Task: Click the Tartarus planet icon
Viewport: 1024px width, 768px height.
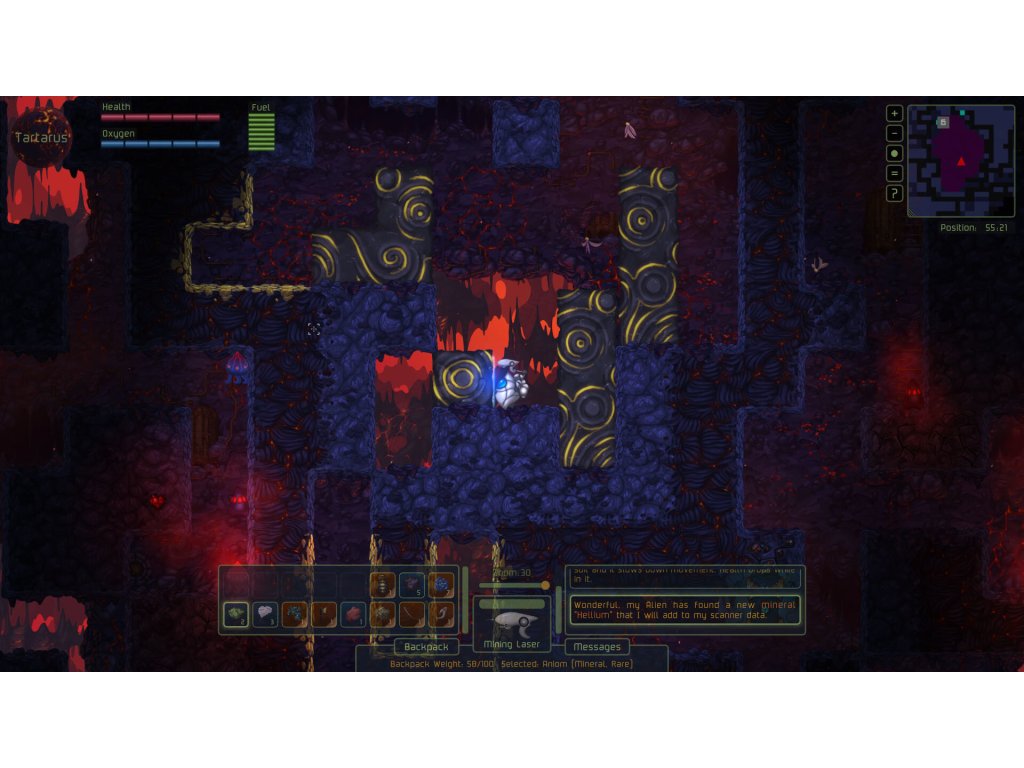Action: tap(40, 137)
